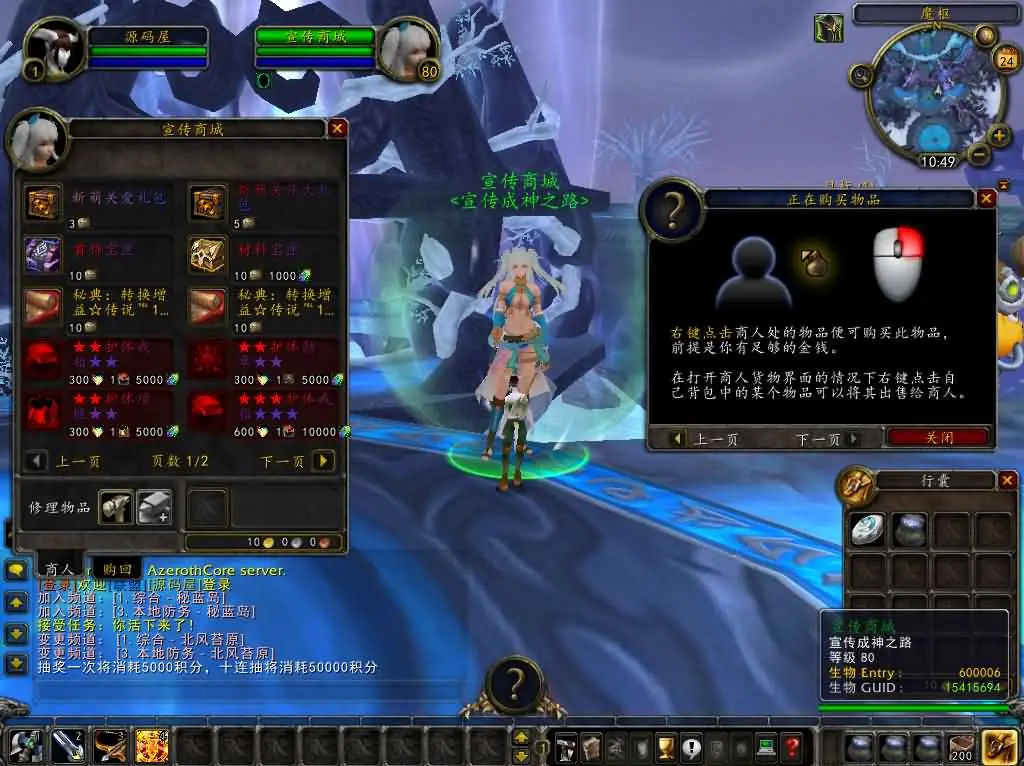Close the merchant shop window
This screenshot has width=1024, height=766.
tap(338, 128)
